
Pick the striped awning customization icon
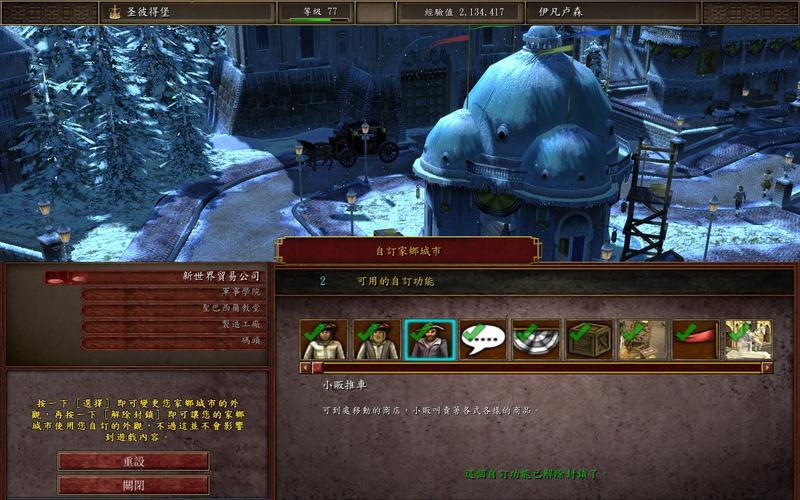[537, 340]
